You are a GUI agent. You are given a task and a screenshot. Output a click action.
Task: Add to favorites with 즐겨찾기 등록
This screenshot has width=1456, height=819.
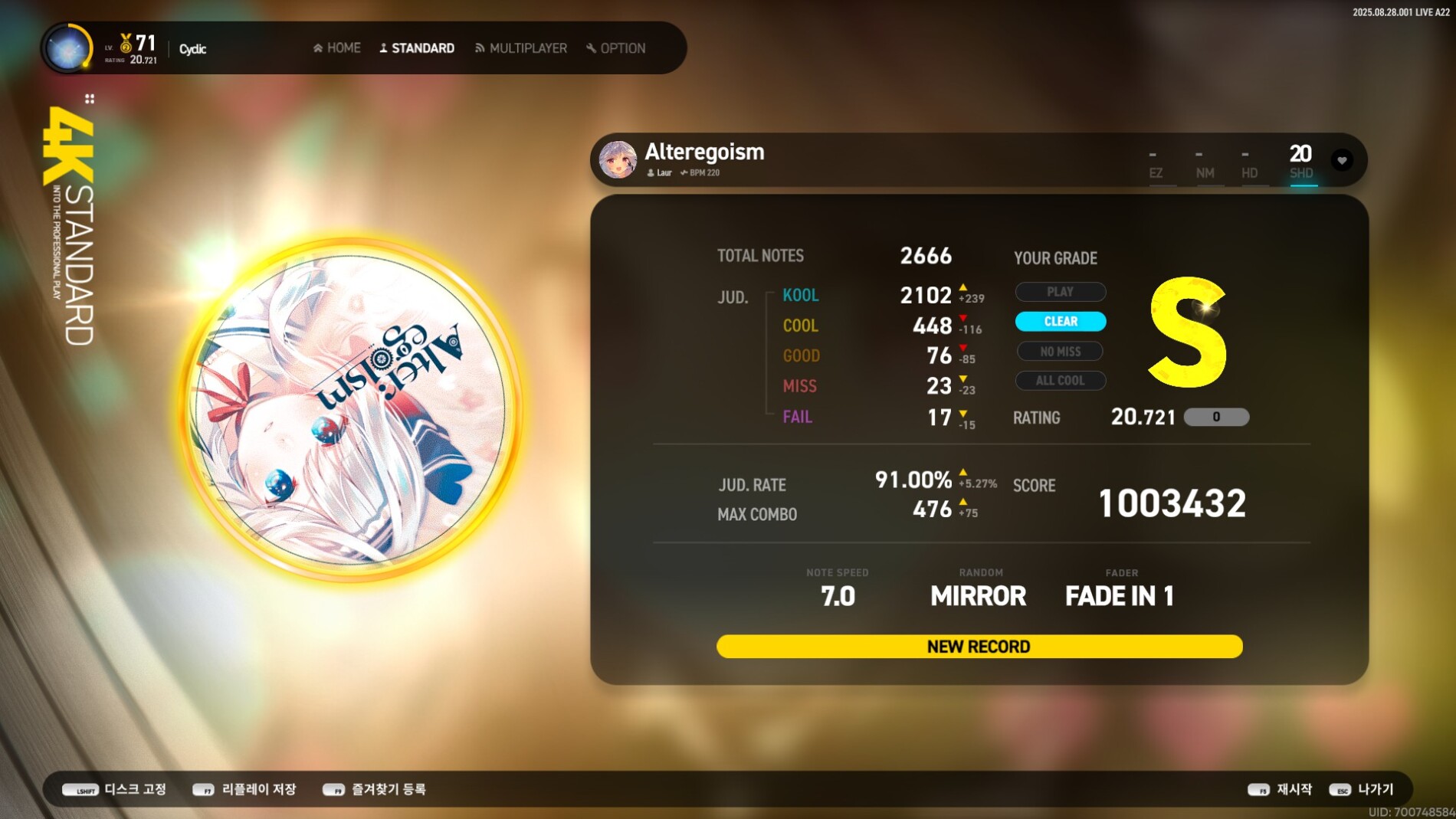pyautogui.click(x=375, y=789)
